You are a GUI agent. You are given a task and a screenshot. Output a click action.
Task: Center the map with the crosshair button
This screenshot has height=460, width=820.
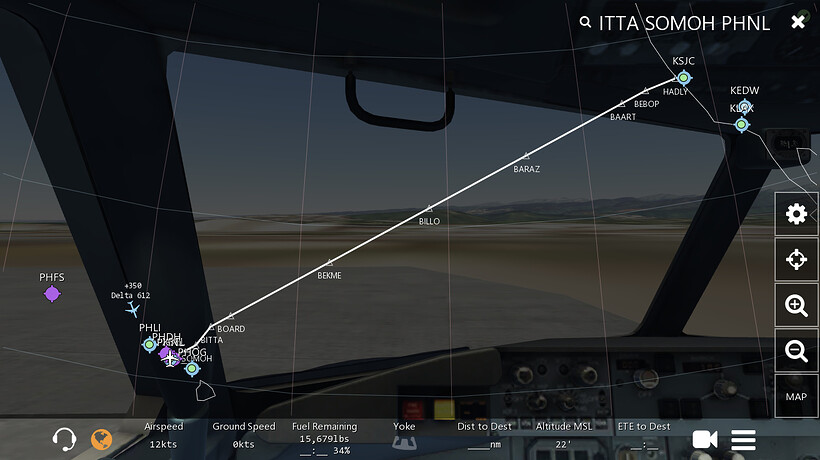coord(796,260)
